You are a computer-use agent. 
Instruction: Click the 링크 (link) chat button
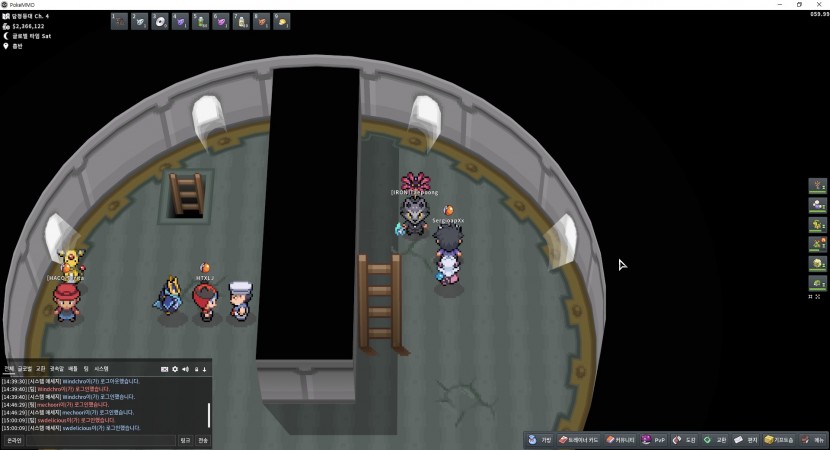(185, 440)
